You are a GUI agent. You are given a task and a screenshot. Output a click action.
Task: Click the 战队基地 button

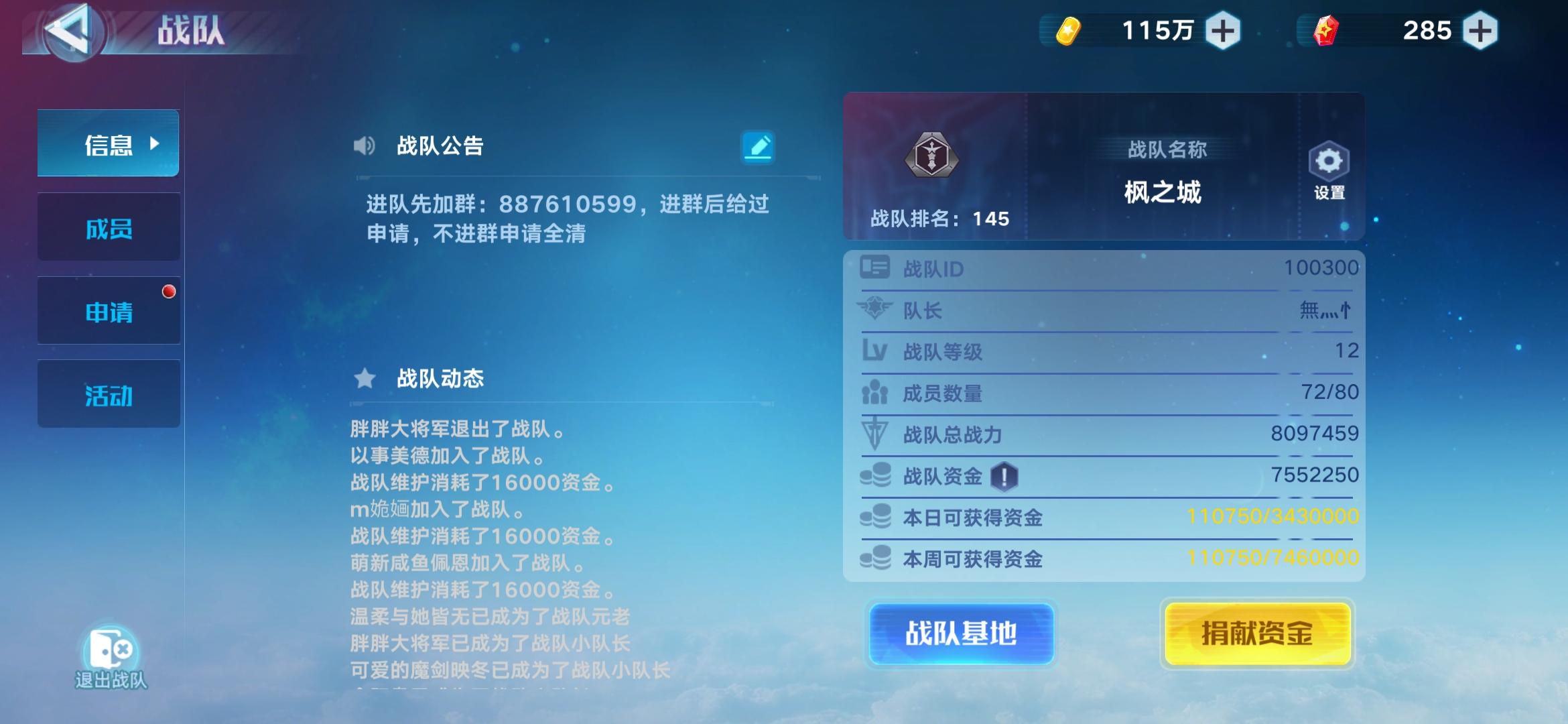pyautogui.click(x=960, y=631)
